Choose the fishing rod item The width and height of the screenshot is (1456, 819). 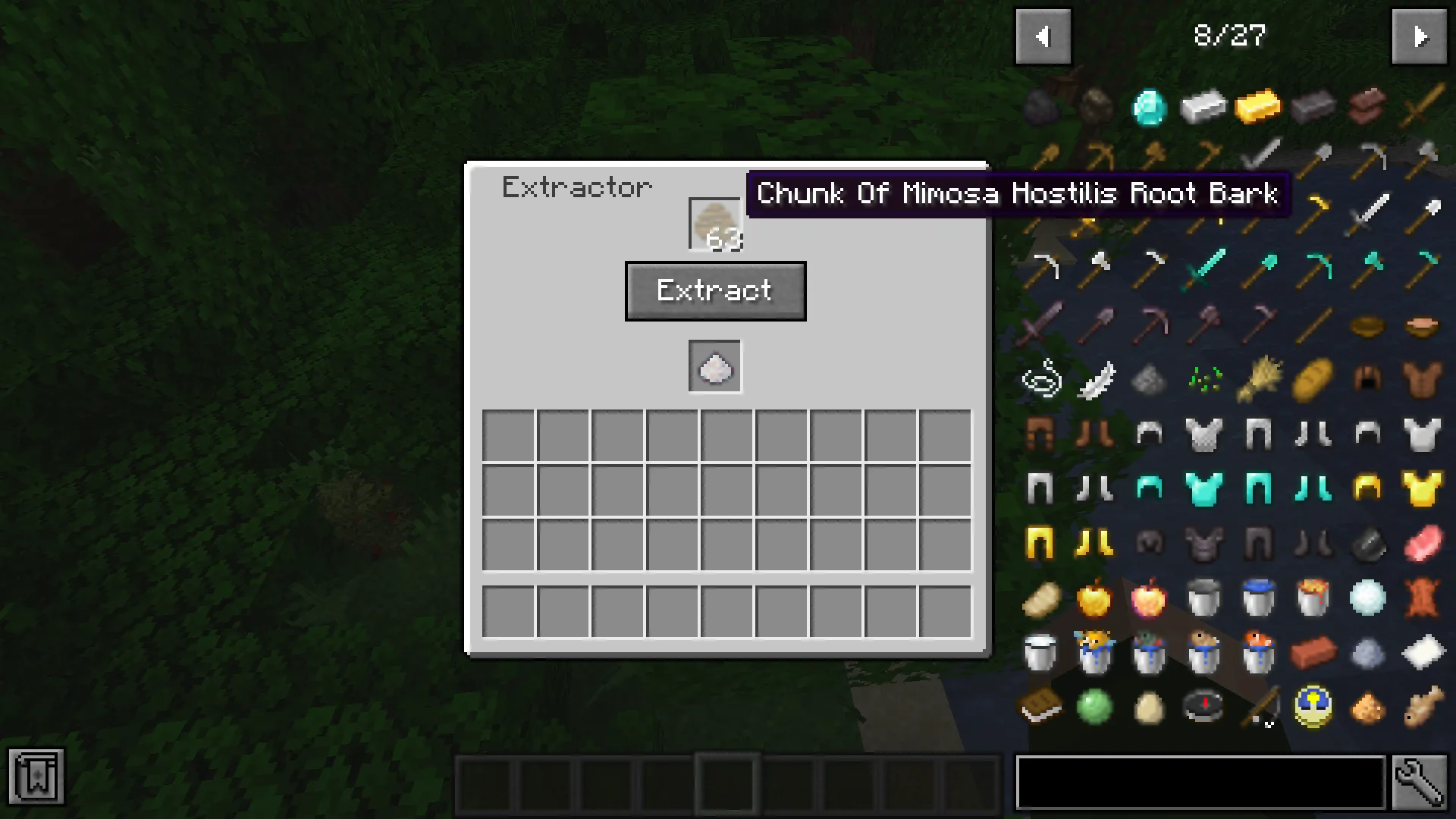click(1258, 707)
